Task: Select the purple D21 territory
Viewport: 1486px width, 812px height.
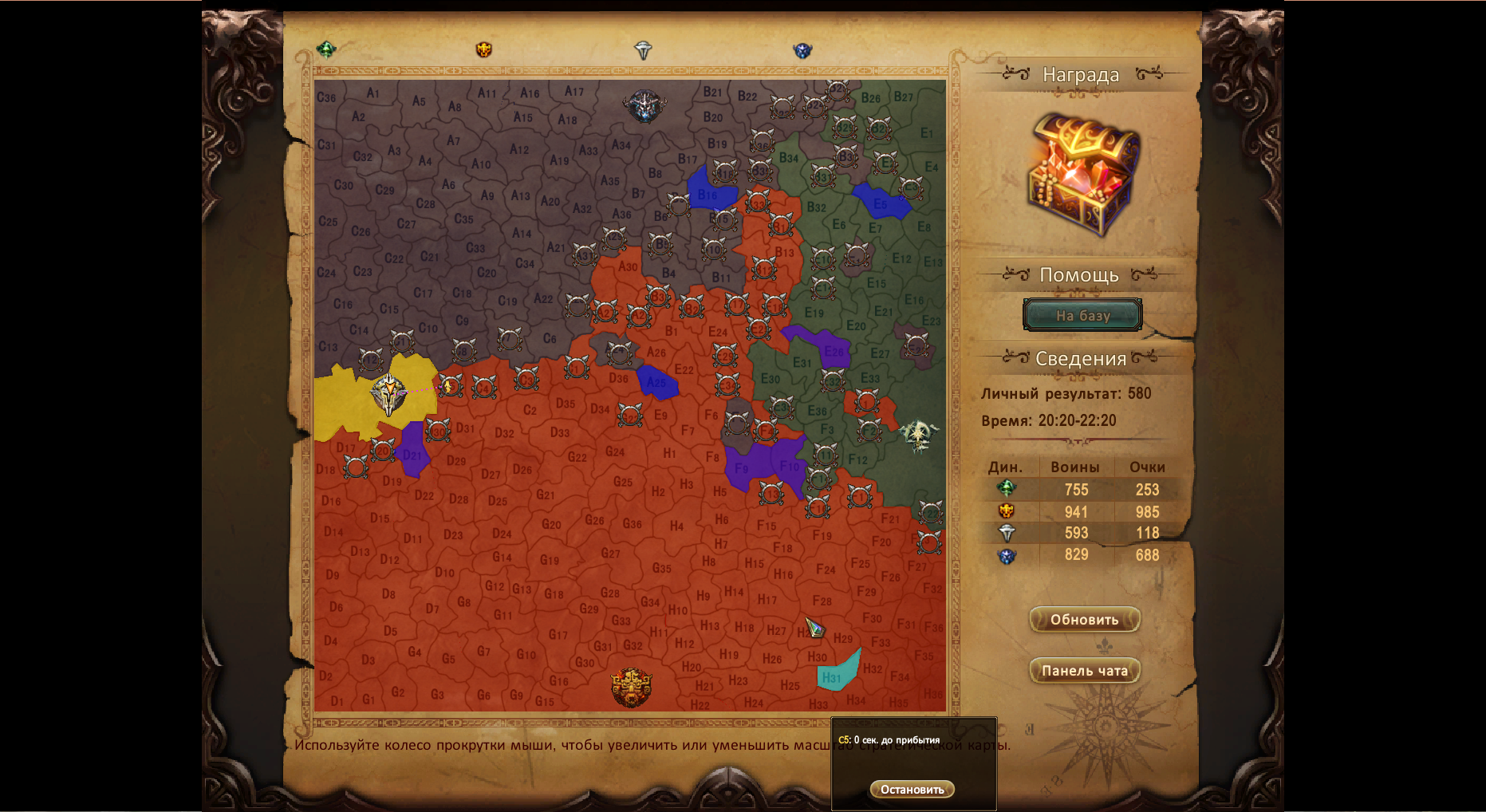Action: [413, 451]
